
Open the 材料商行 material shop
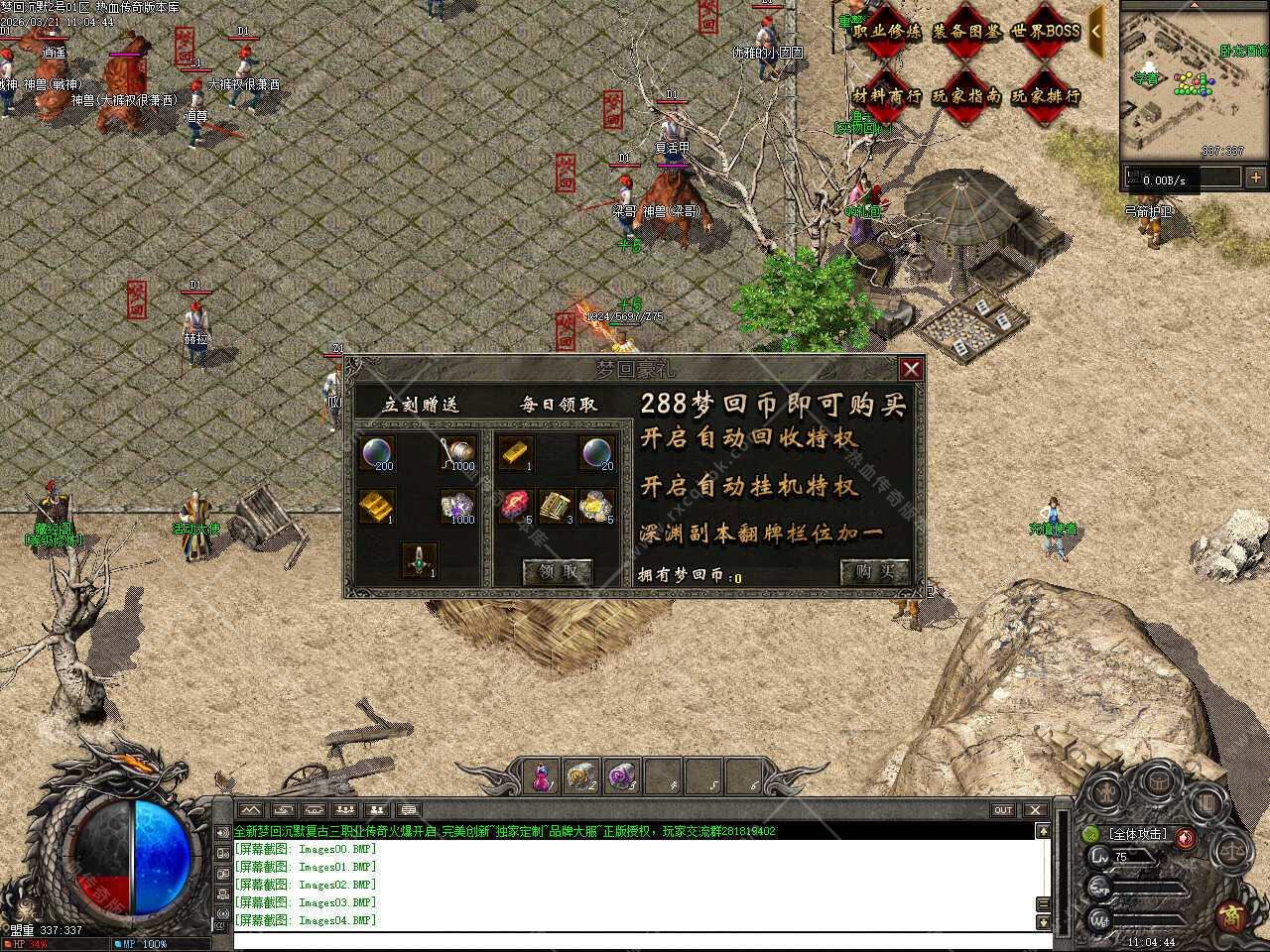click(x=886, y=96)
